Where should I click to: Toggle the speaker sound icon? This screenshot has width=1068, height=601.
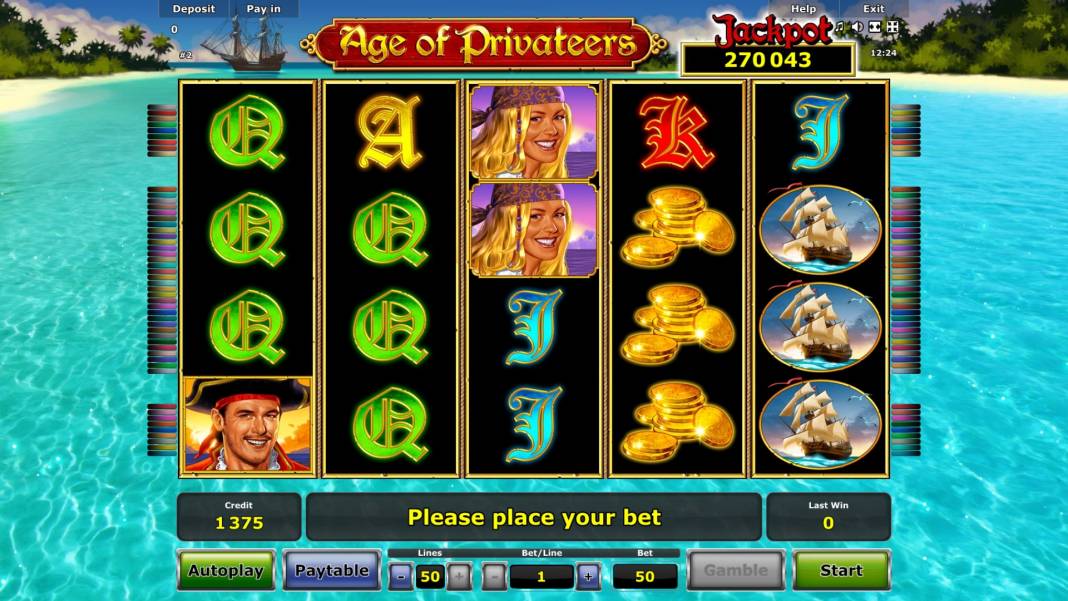[857, 27]
